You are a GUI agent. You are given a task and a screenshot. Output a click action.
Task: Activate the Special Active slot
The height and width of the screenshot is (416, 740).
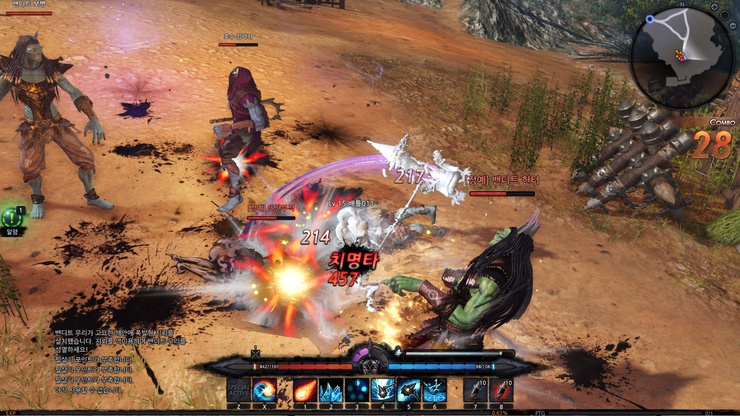238,389
